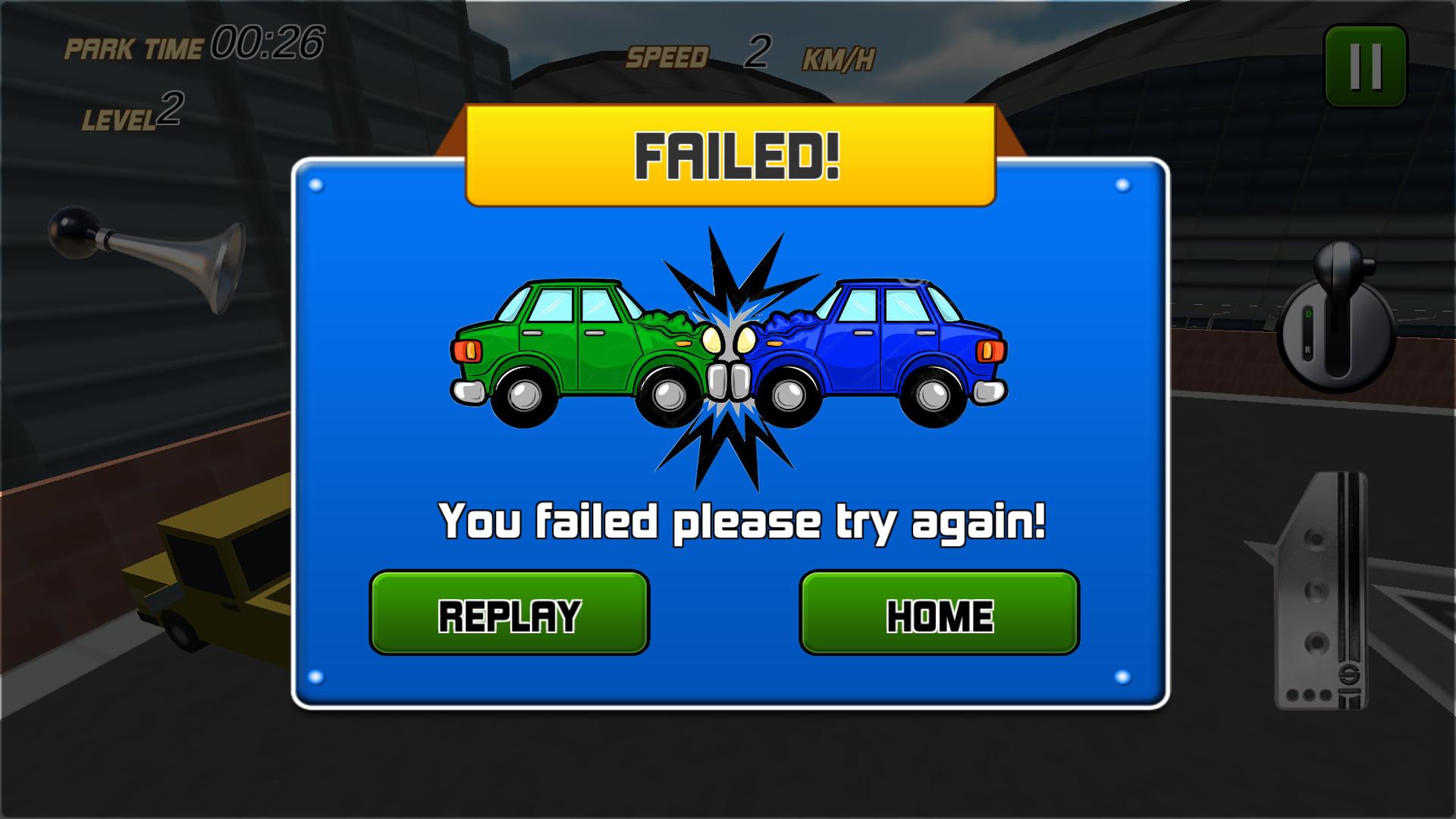
Task: Step on the gas pedal
Action: click(x=1321, y=591)
